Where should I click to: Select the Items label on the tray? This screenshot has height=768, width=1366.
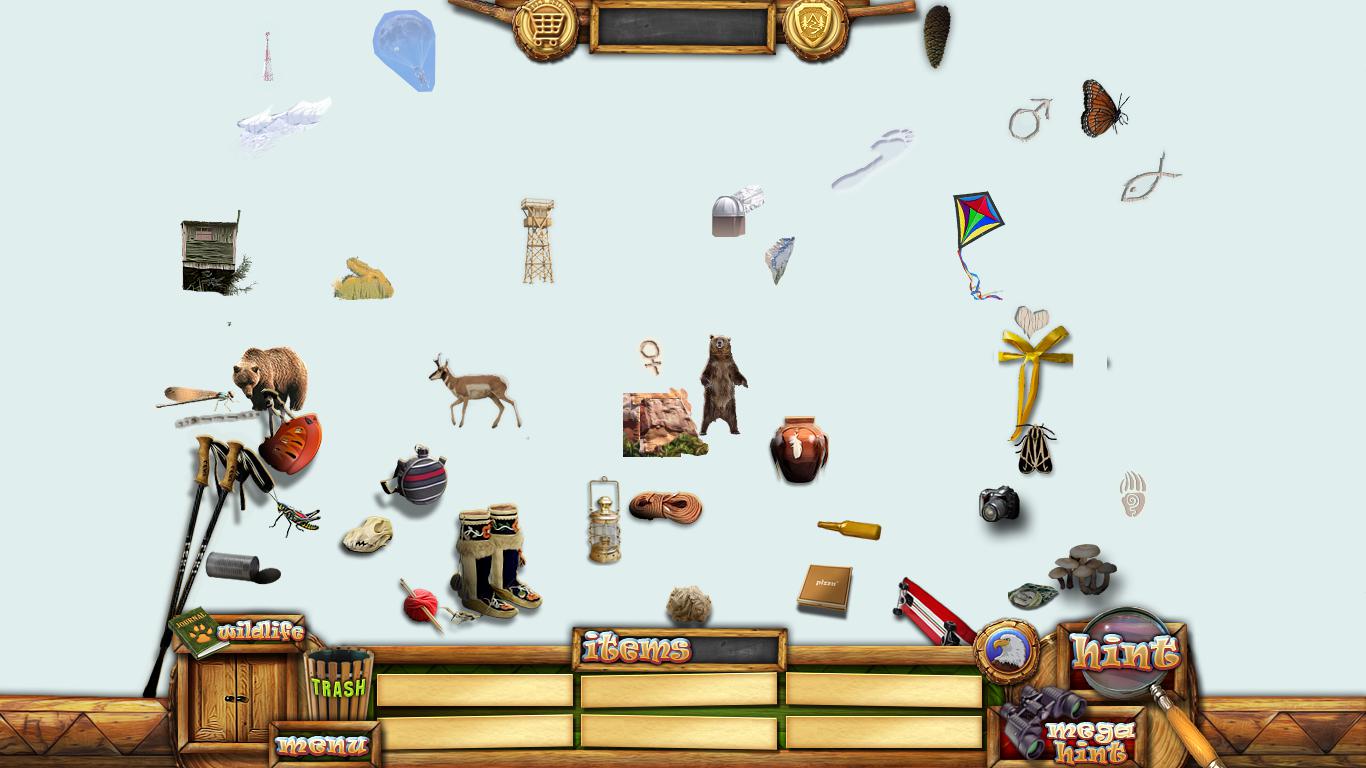click(637, 649)
